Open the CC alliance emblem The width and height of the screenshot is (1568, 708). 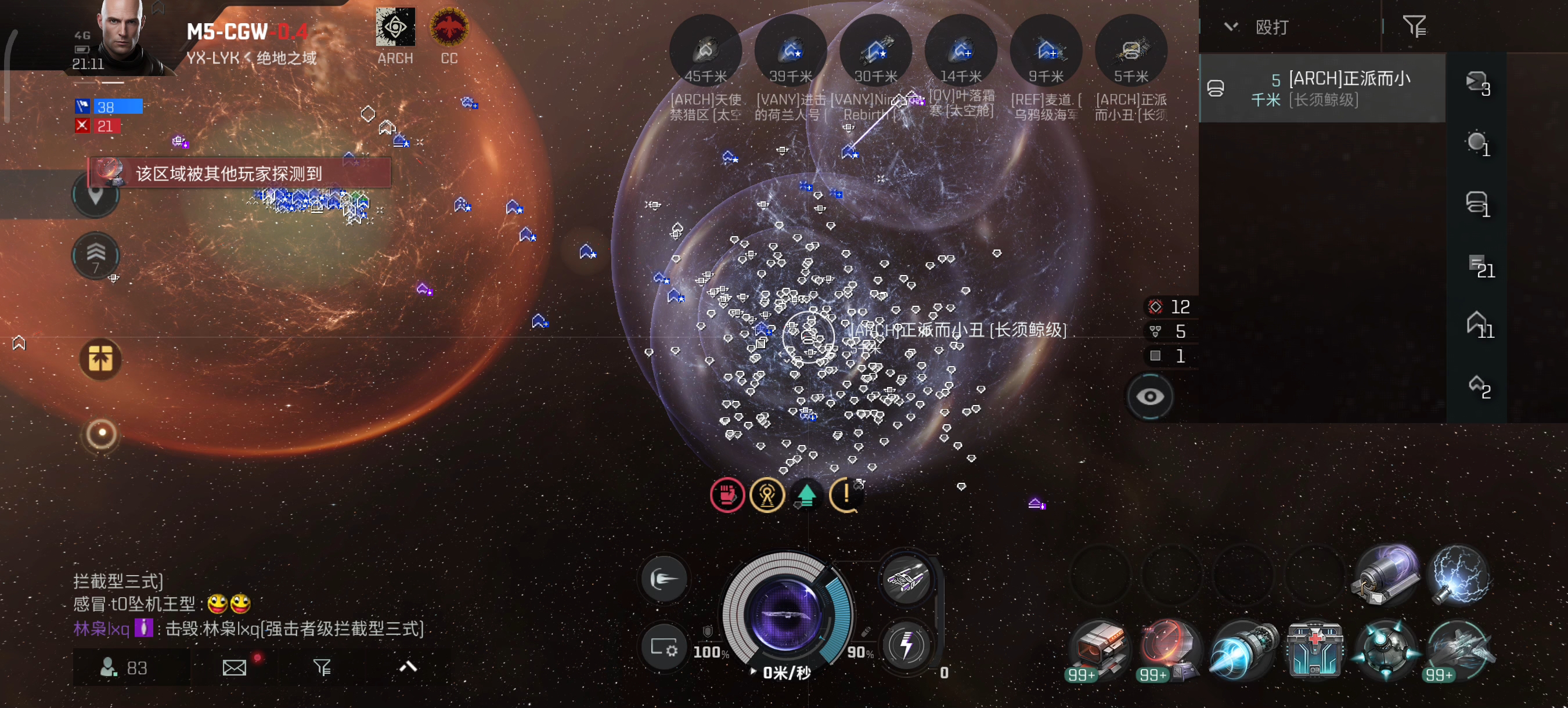coord(449,27)
